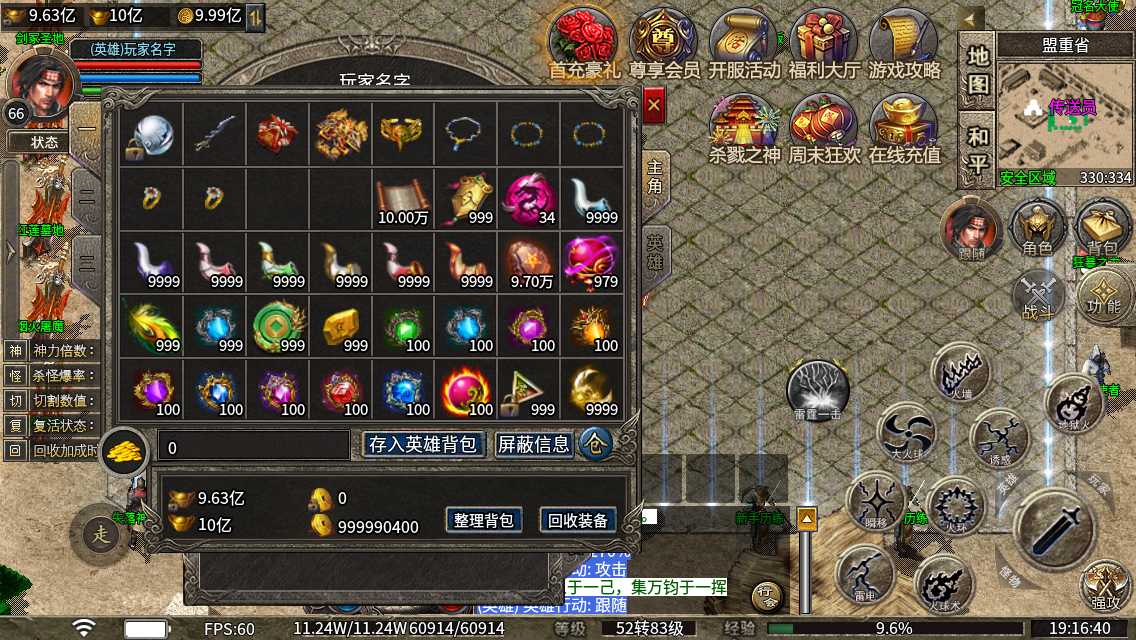Open the 功能 functions menu
This screenshot has height=640, width=1136.
tap(1105, 295)
